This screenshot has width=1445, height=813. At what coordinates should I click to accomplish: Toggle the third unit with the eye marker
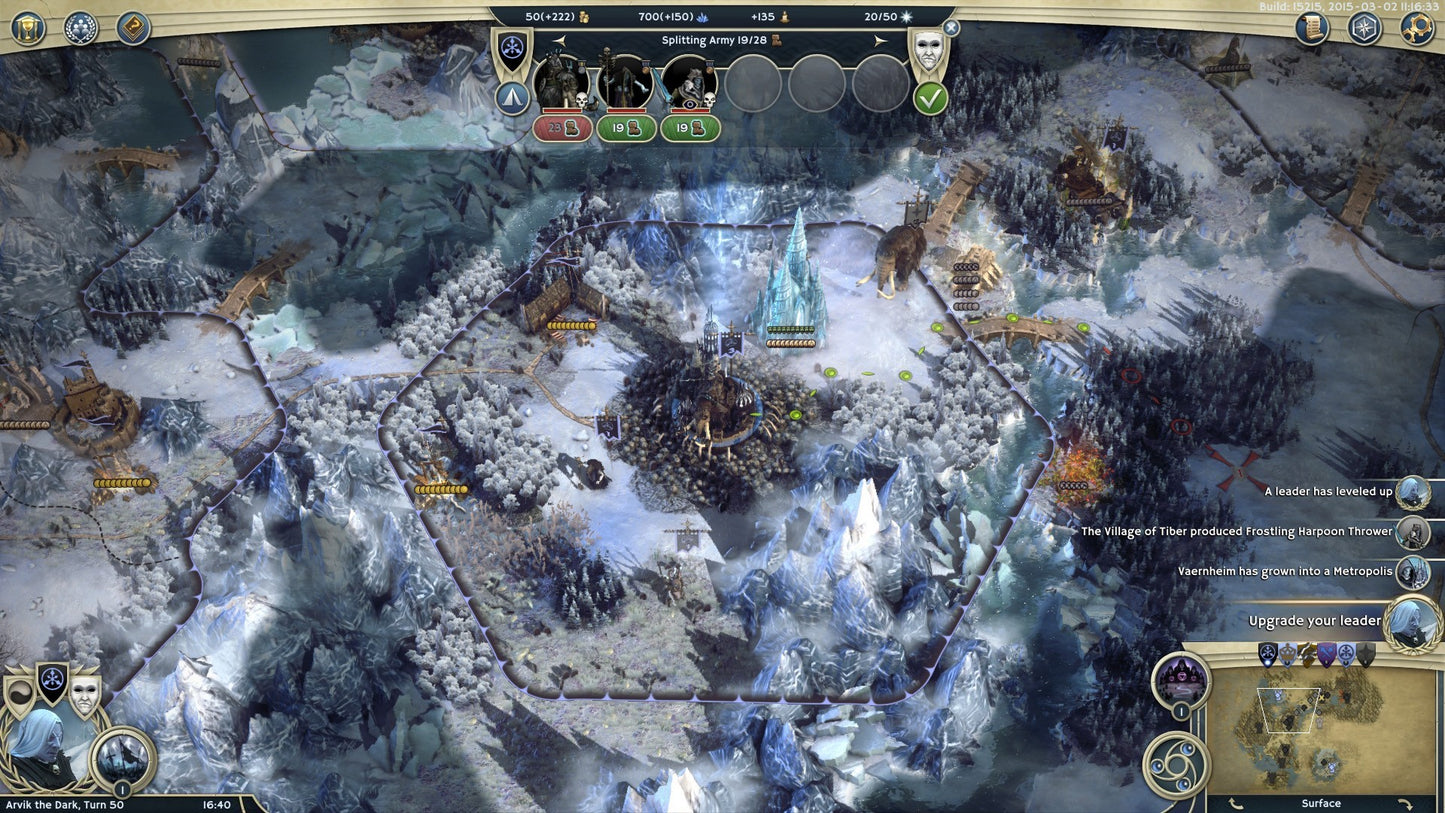[690, 84]
